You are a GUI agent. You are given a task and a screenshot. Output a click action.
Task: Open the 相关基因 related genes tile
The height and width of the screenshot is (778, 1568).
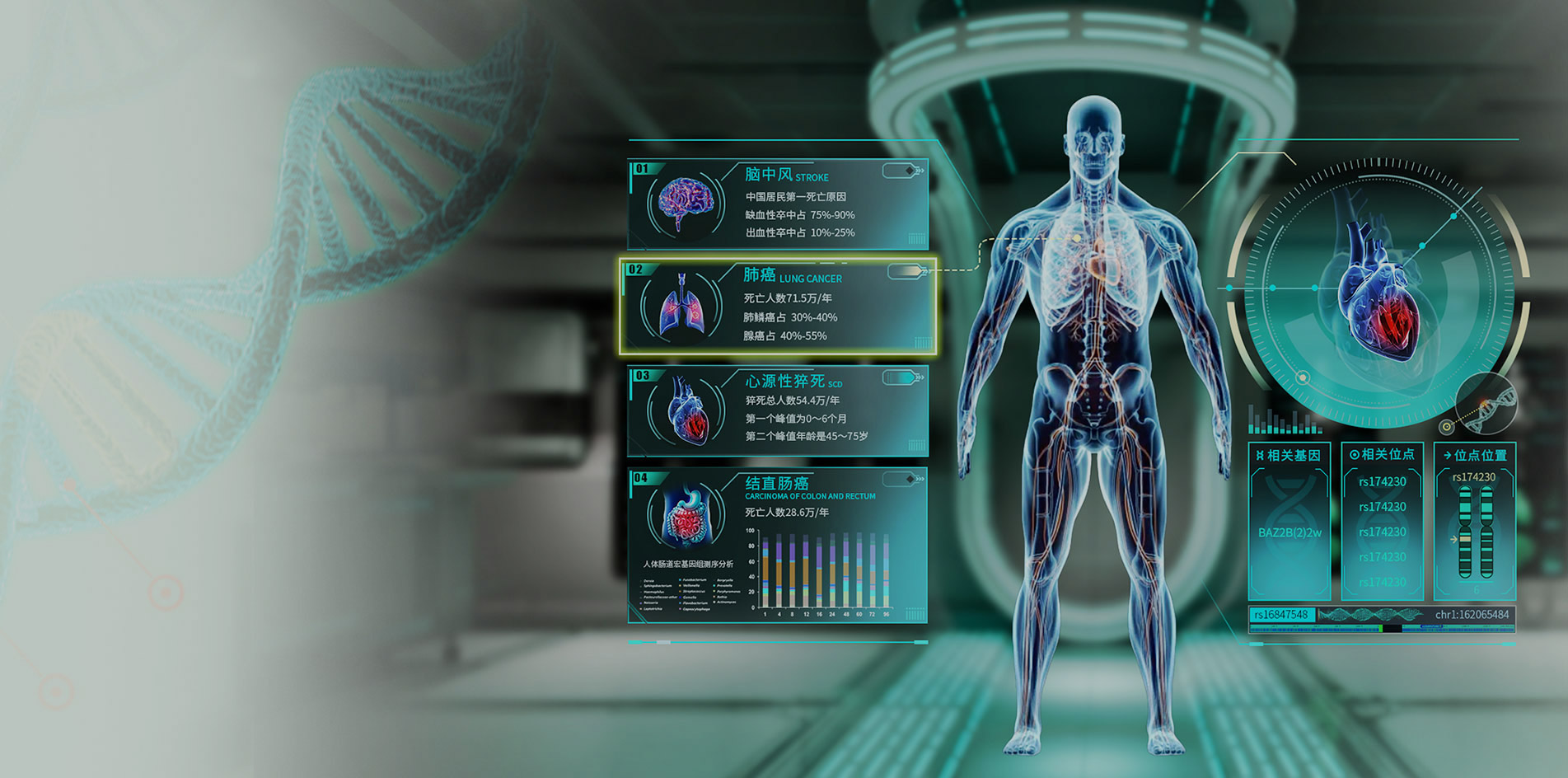1289,455
